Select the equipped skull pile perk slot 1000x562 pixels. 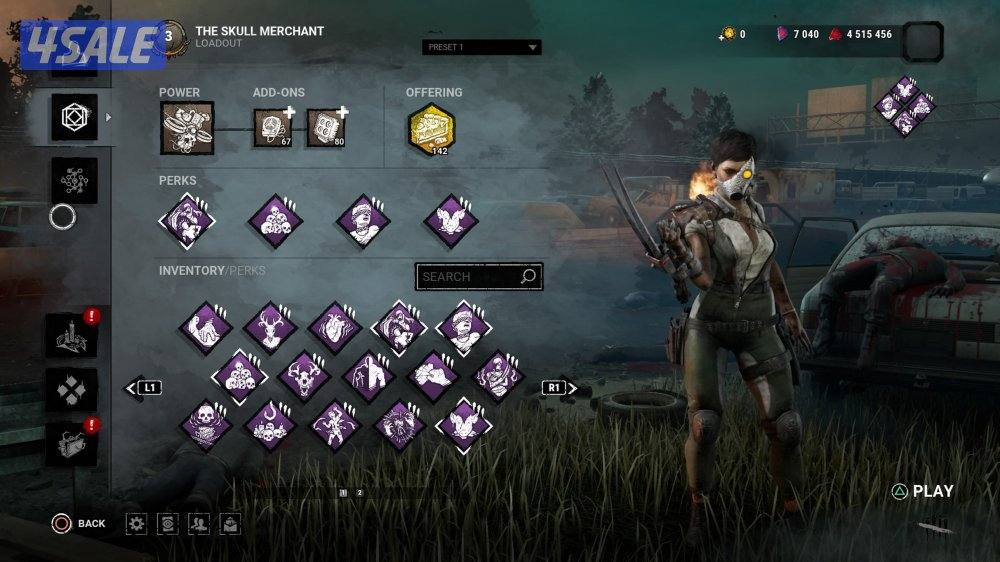coord(275,221)
